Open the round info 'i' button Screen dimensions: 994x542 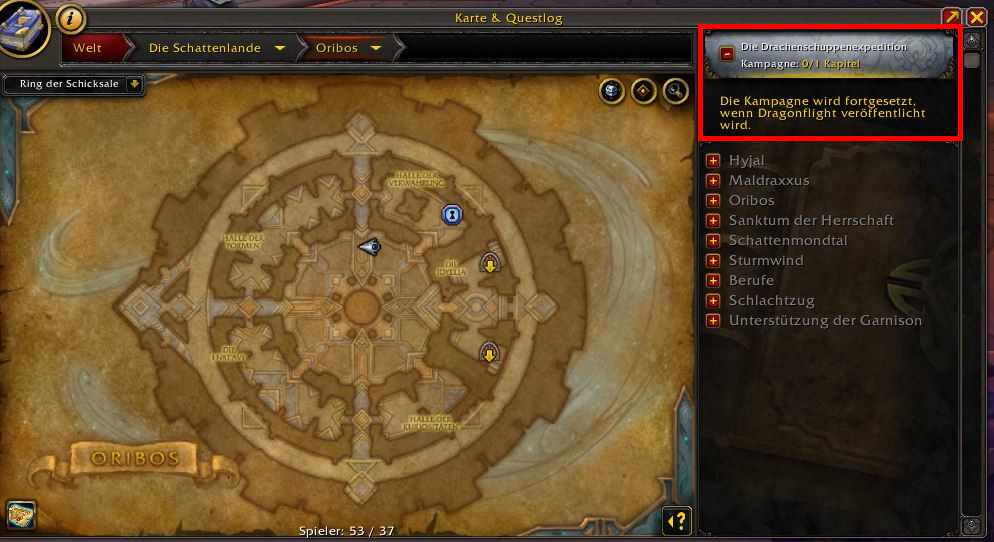tap(70, 17)
